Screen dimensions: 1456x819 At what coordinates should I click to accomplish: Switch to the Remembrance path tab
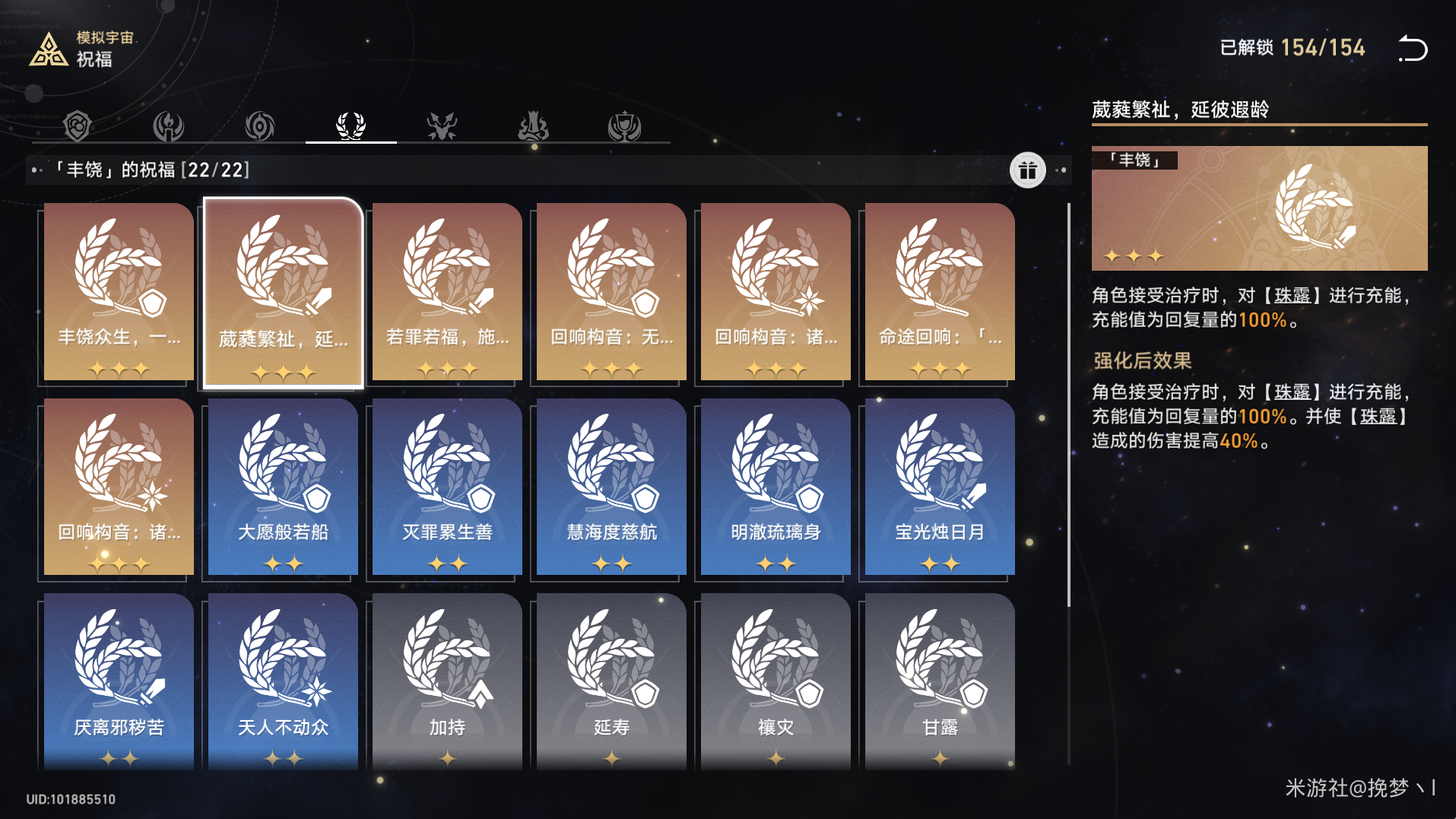[x=169, y=125]
